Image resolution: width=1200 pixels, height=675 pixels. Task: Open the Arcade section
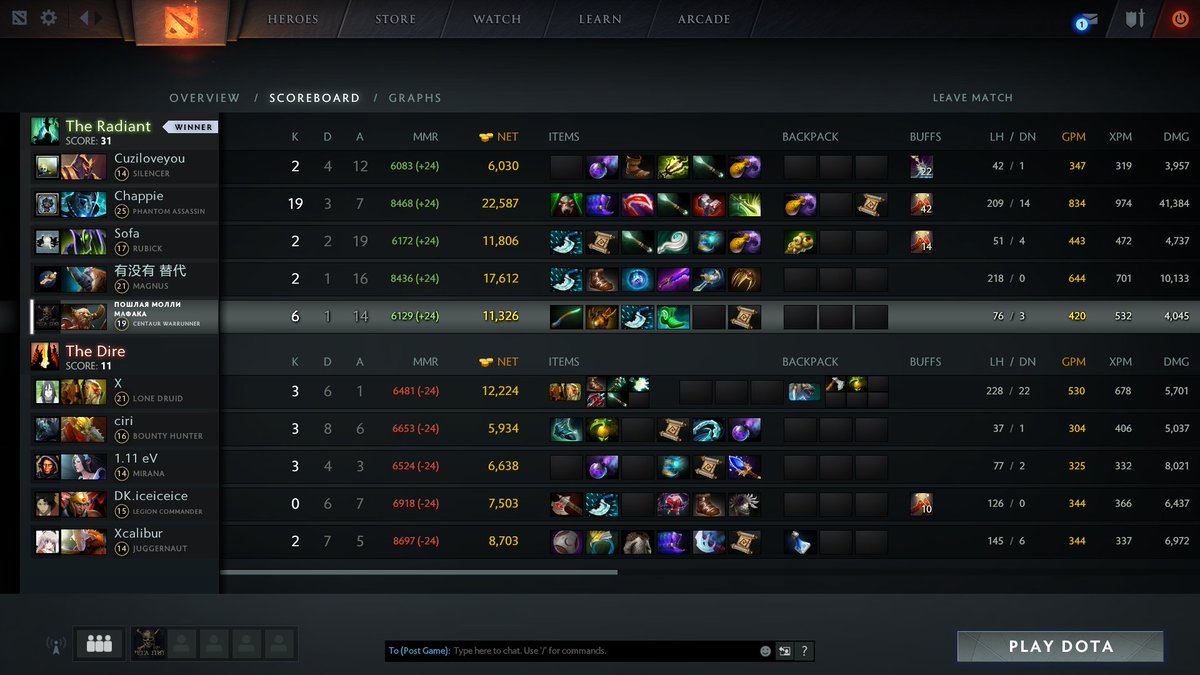coord(704,19)
